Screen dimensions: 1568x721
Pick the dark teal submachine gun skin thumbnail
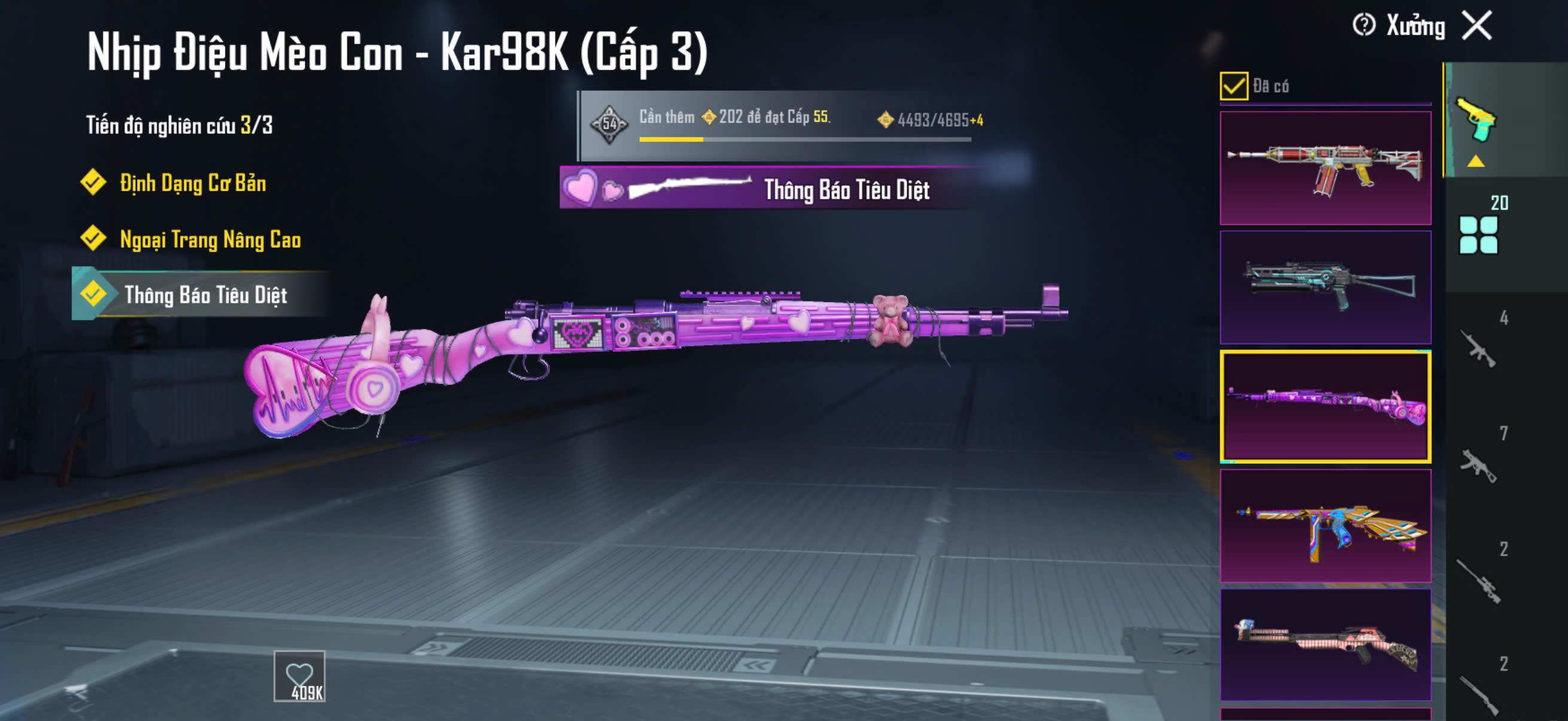click(1325, 287)
